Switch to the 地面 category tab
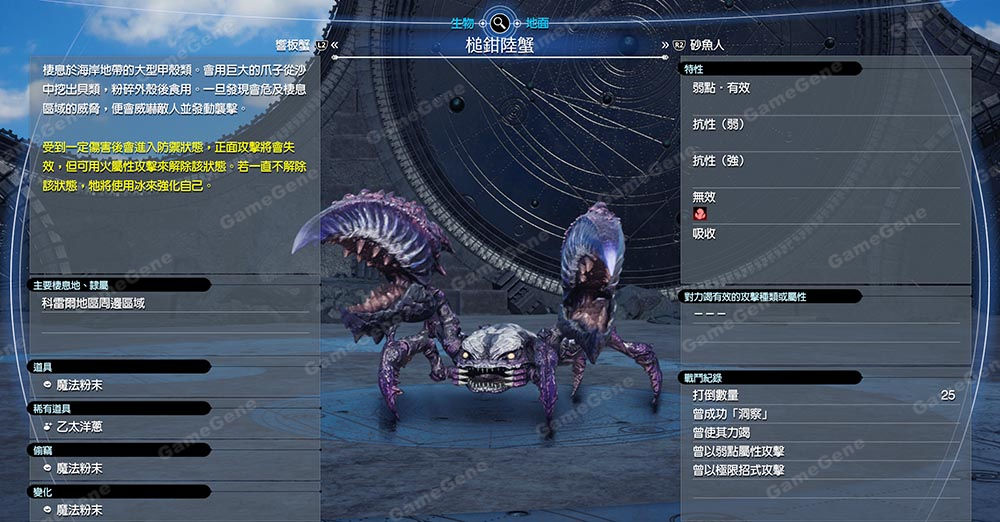 coord(537,21)
